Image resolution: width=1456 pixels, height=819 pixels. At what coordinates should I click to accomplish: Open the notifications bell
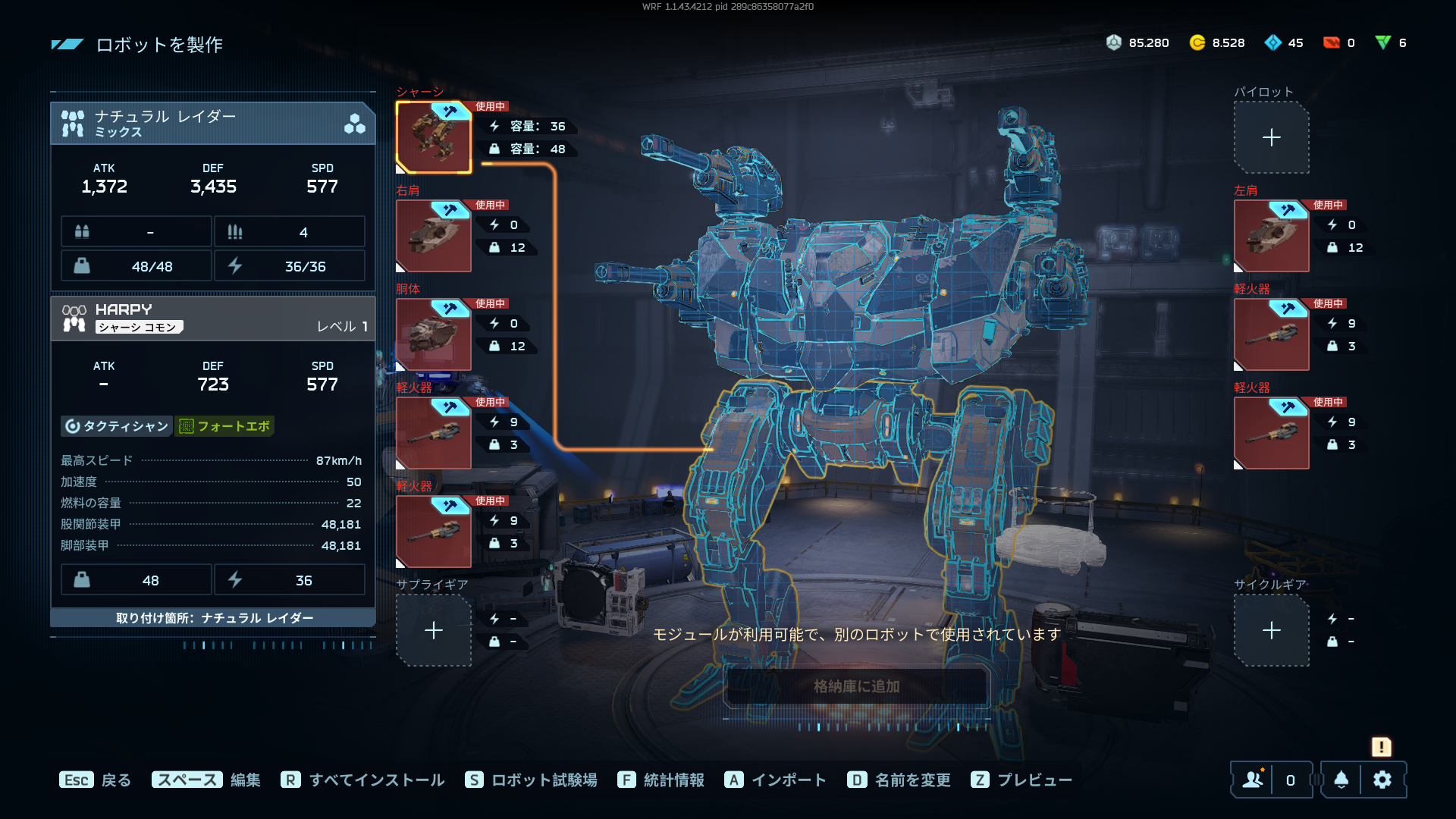click(x=1341, y=780)
